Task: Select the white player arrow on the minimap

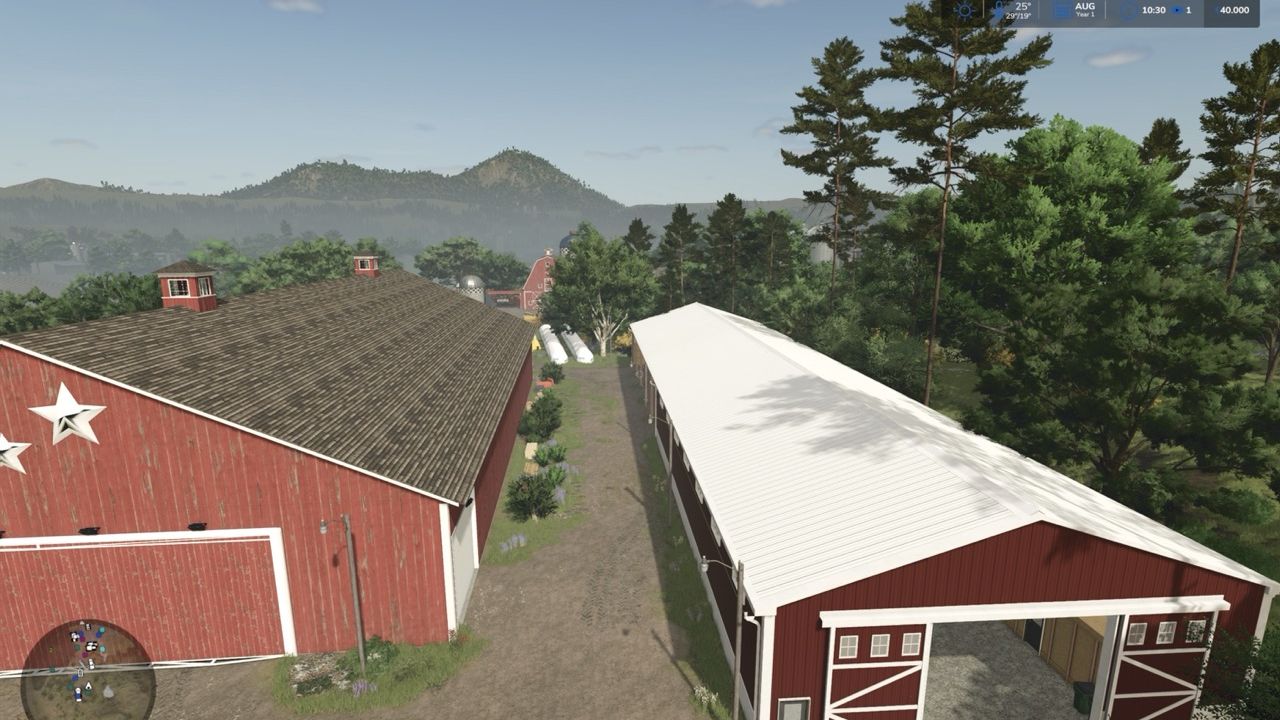Action: [88, 685]
